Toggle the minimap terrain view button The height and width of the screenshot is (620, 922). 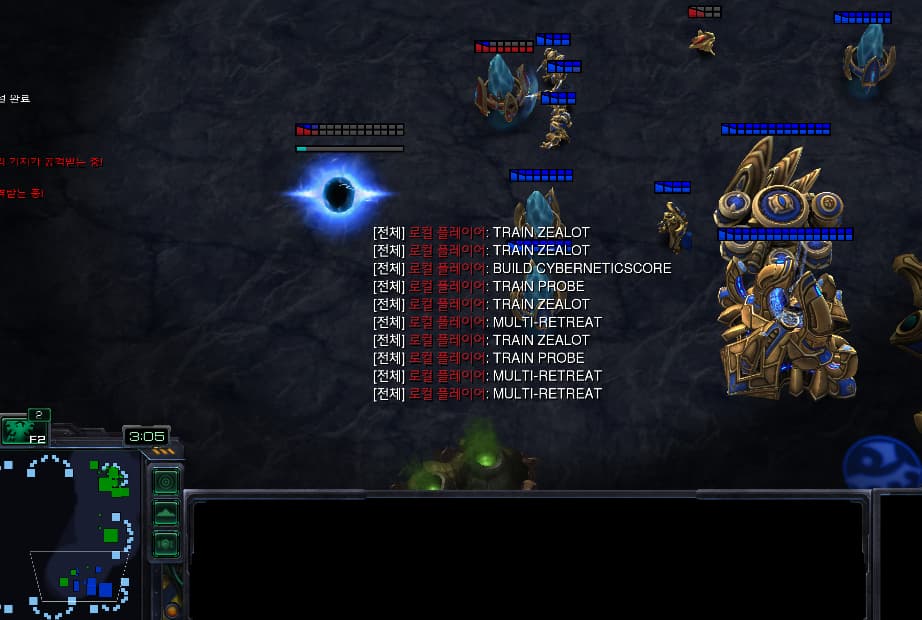(x=166, y=513)
